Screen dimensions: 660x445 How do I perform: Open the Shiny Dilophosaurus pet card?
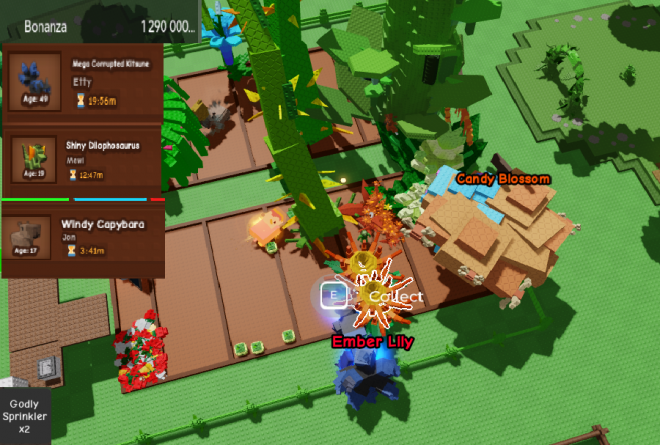point(84,161)
